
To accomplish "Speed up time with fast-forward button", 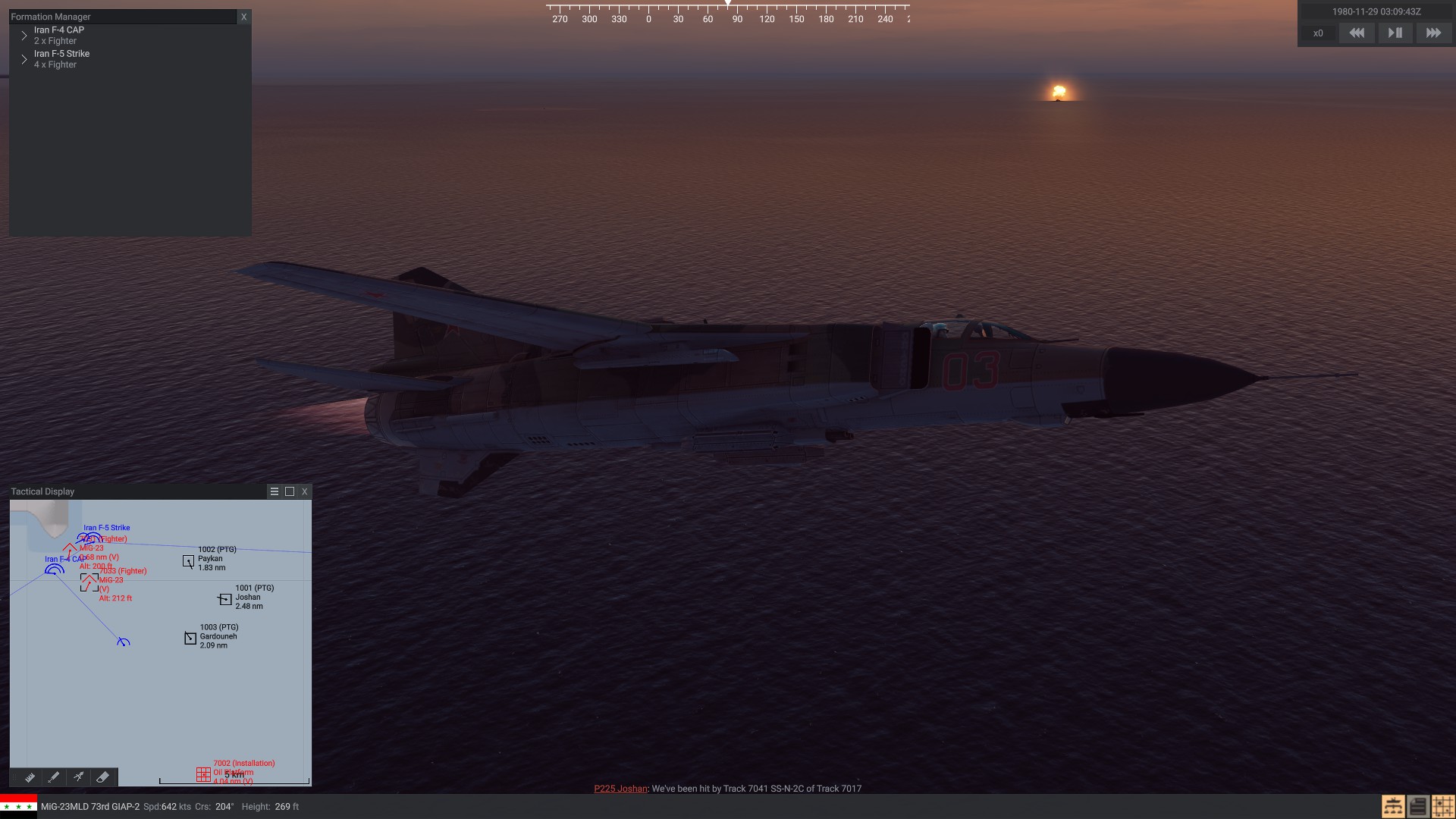I will [1433, 33].
